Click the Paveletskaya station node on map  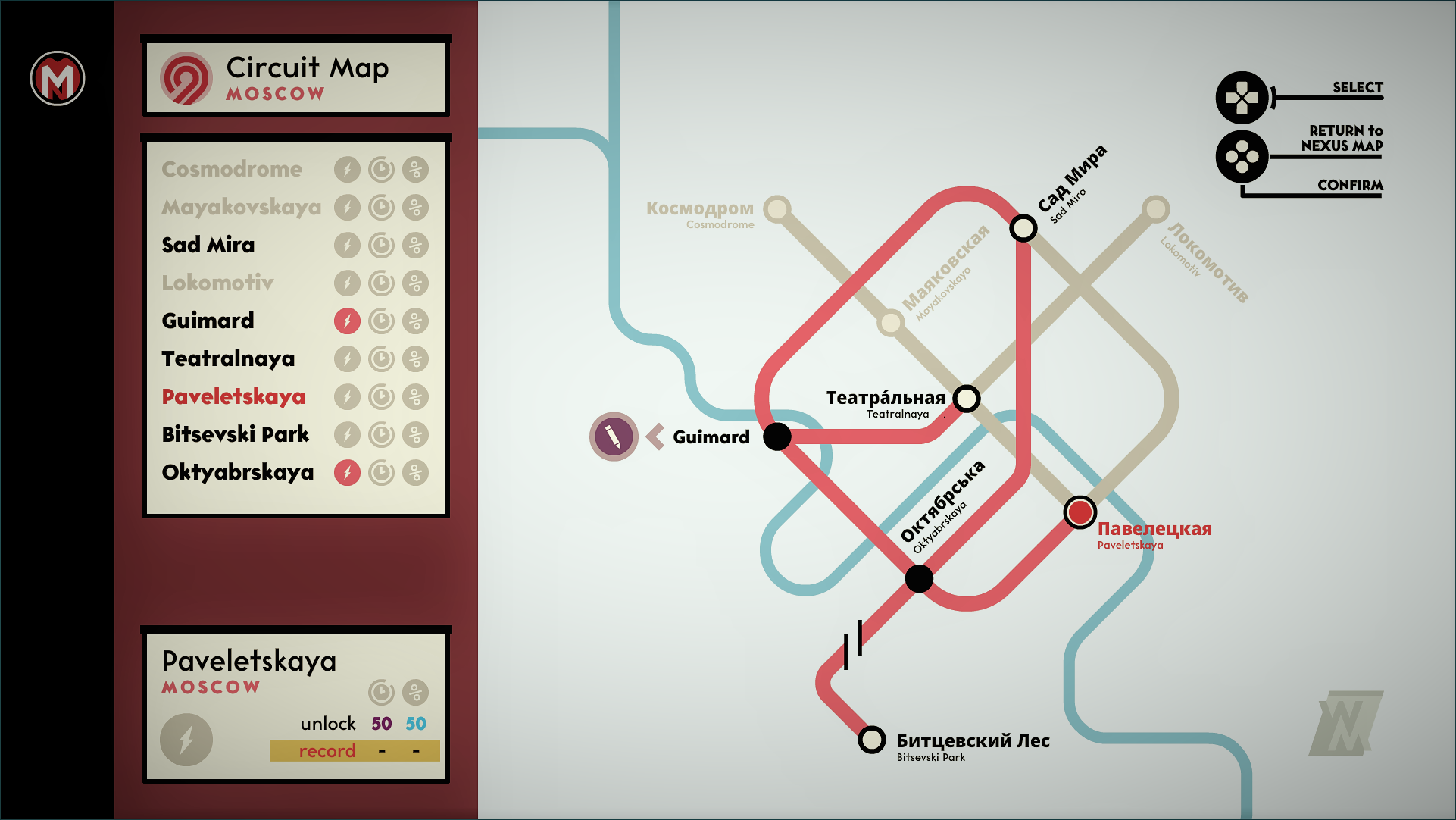pyautogui.click(x=1080, y=512)
